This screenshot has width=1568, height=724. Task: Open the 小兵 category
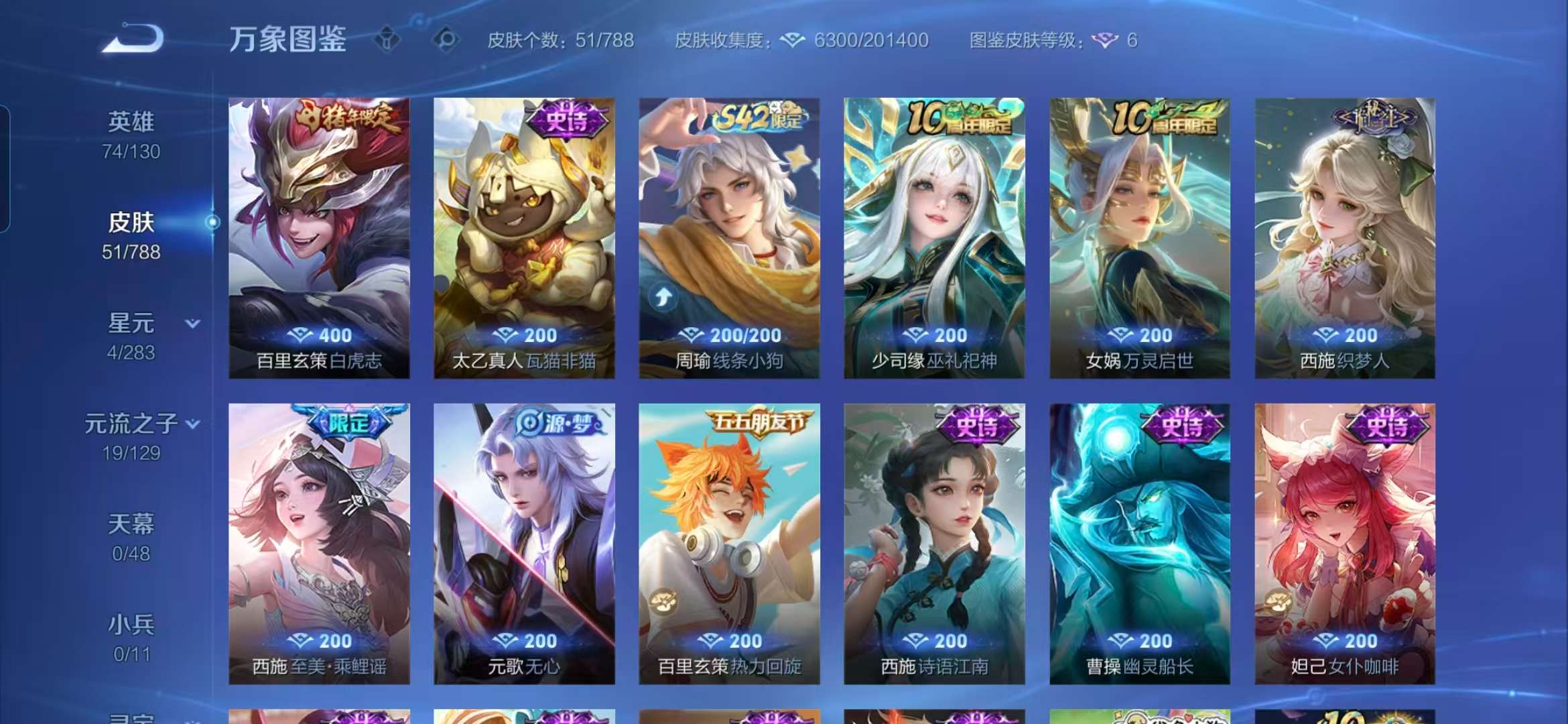[131, 623]
